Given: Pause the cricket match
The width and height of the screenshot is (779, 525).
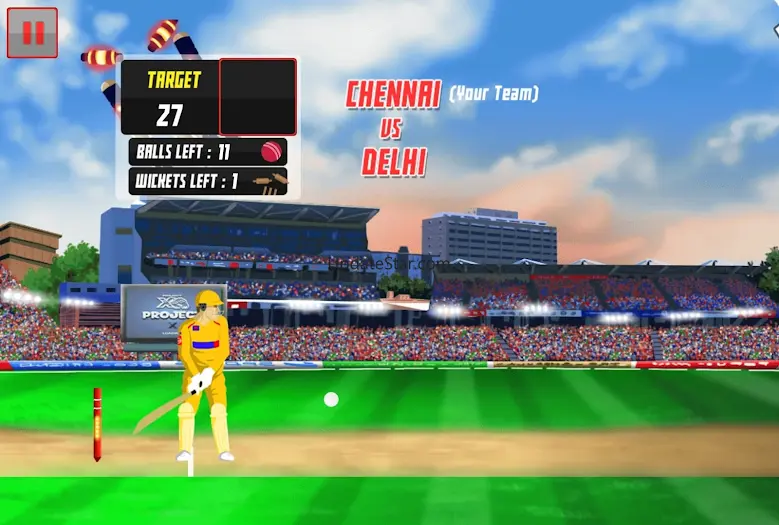Looking at the screenshot, I should coord(32,33).
